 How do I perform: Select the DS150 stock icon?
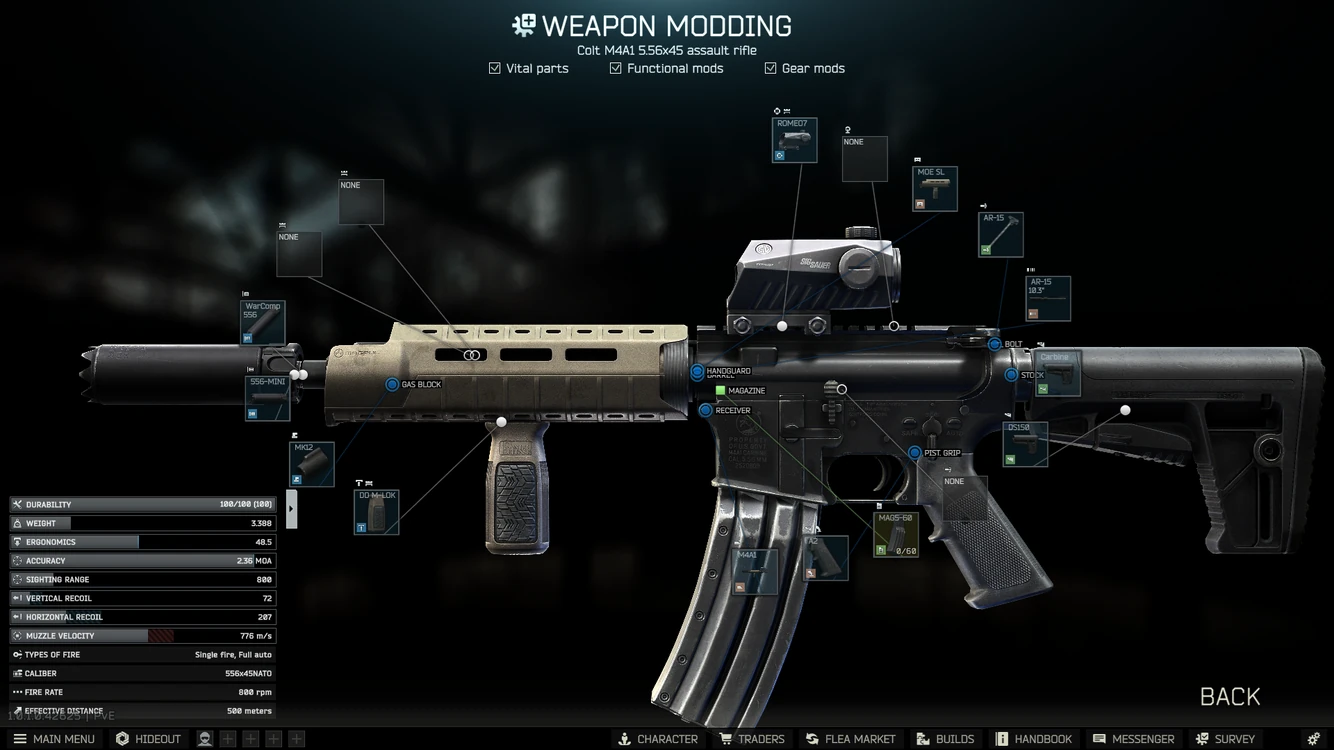click(x=1023, y=443)
